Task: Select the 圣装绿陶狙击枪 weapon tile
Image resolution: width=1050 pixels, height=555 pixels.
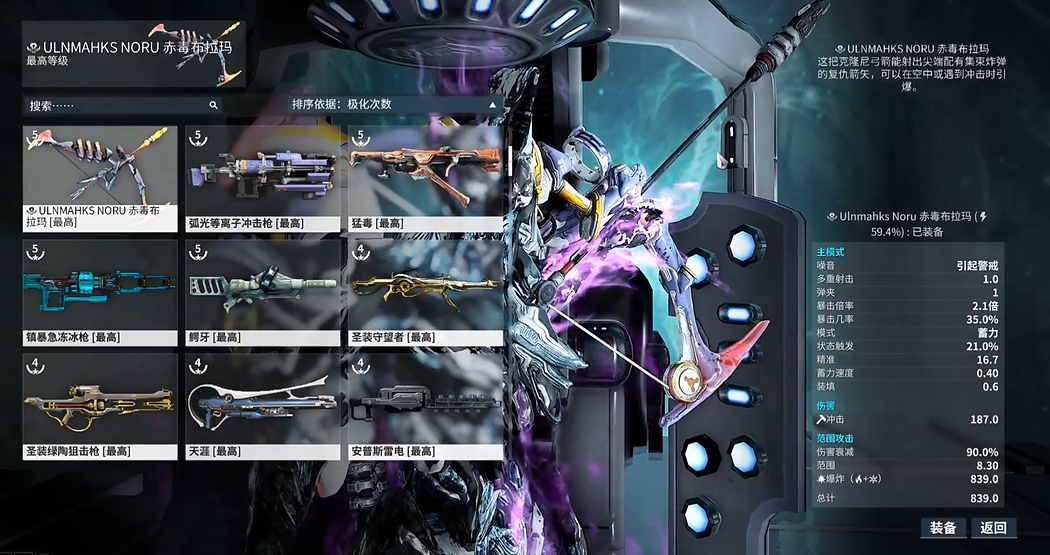Action: [x=100, y=404]
